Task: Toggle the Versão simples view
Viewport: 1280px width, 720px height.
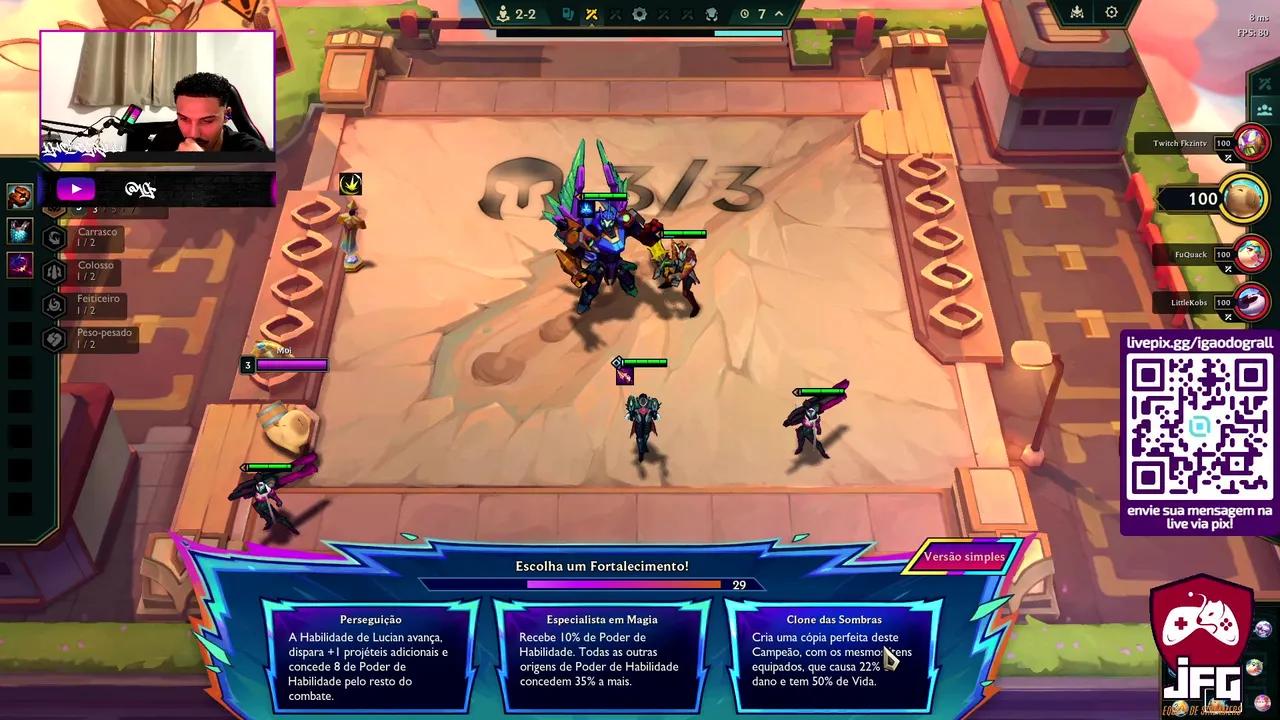Action: point(963,557)
